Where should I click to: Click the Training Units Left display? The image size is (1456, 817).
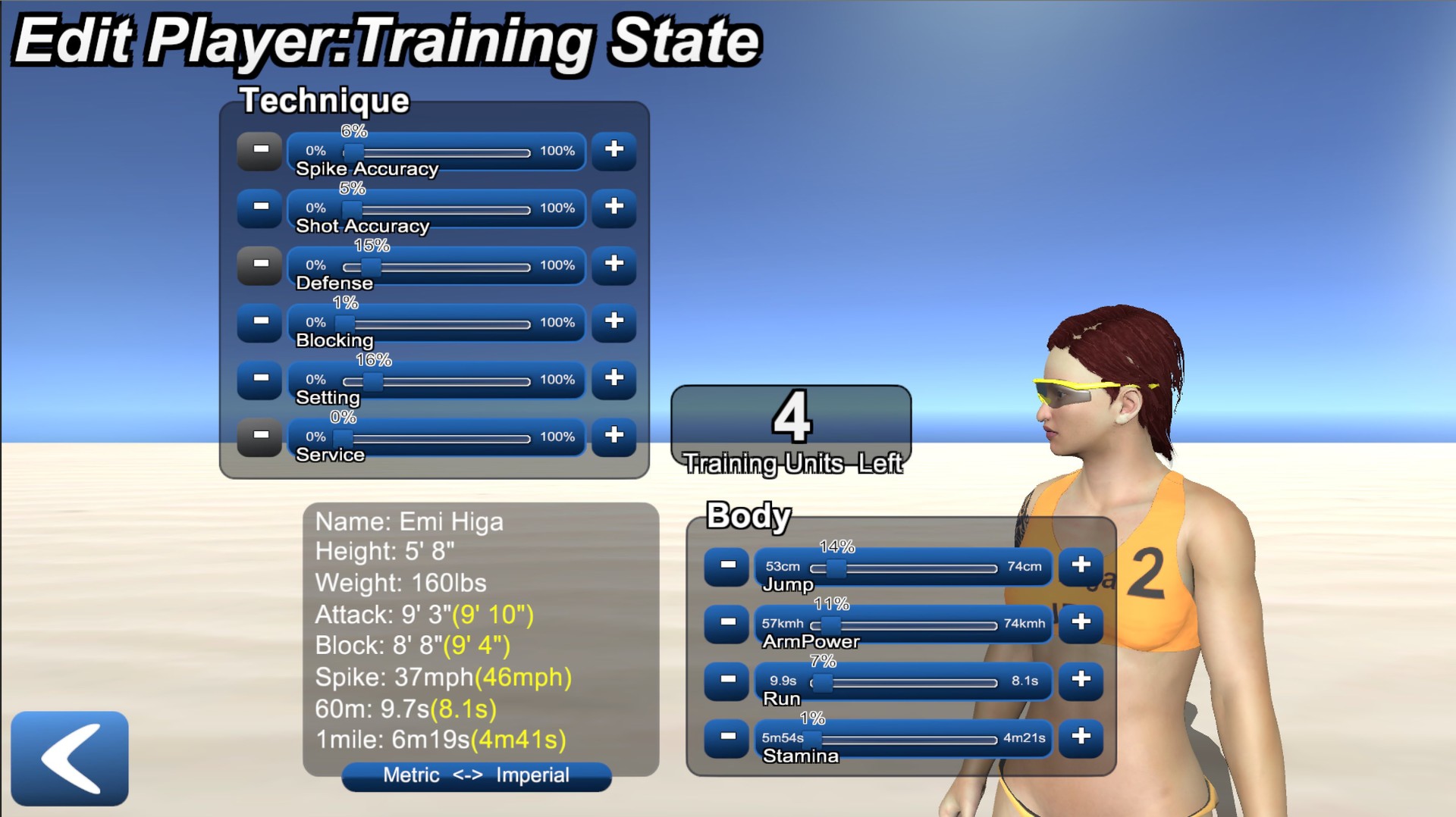coord(792,430)
